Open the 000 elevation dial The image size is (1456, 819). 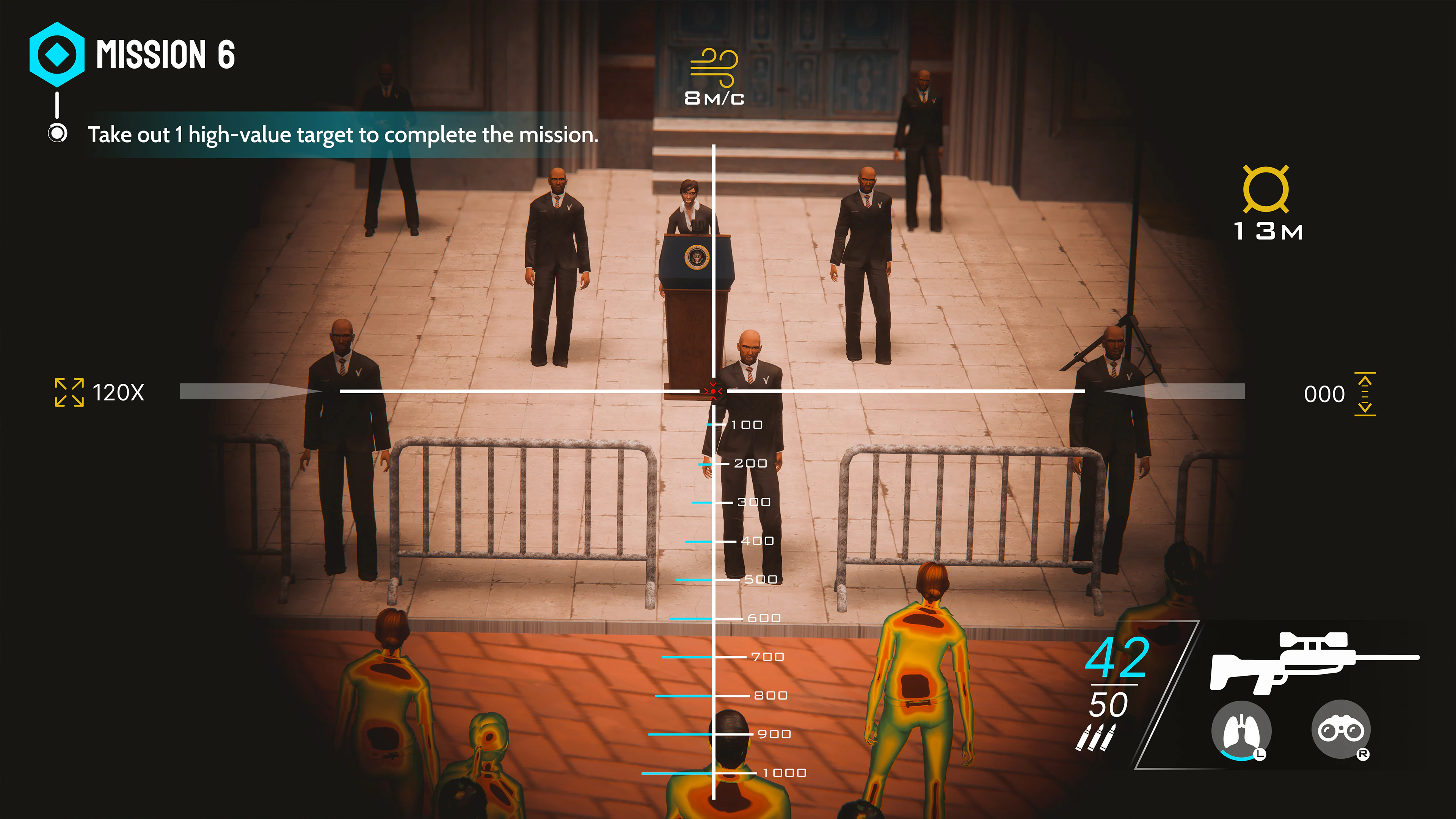point(1326,394)
